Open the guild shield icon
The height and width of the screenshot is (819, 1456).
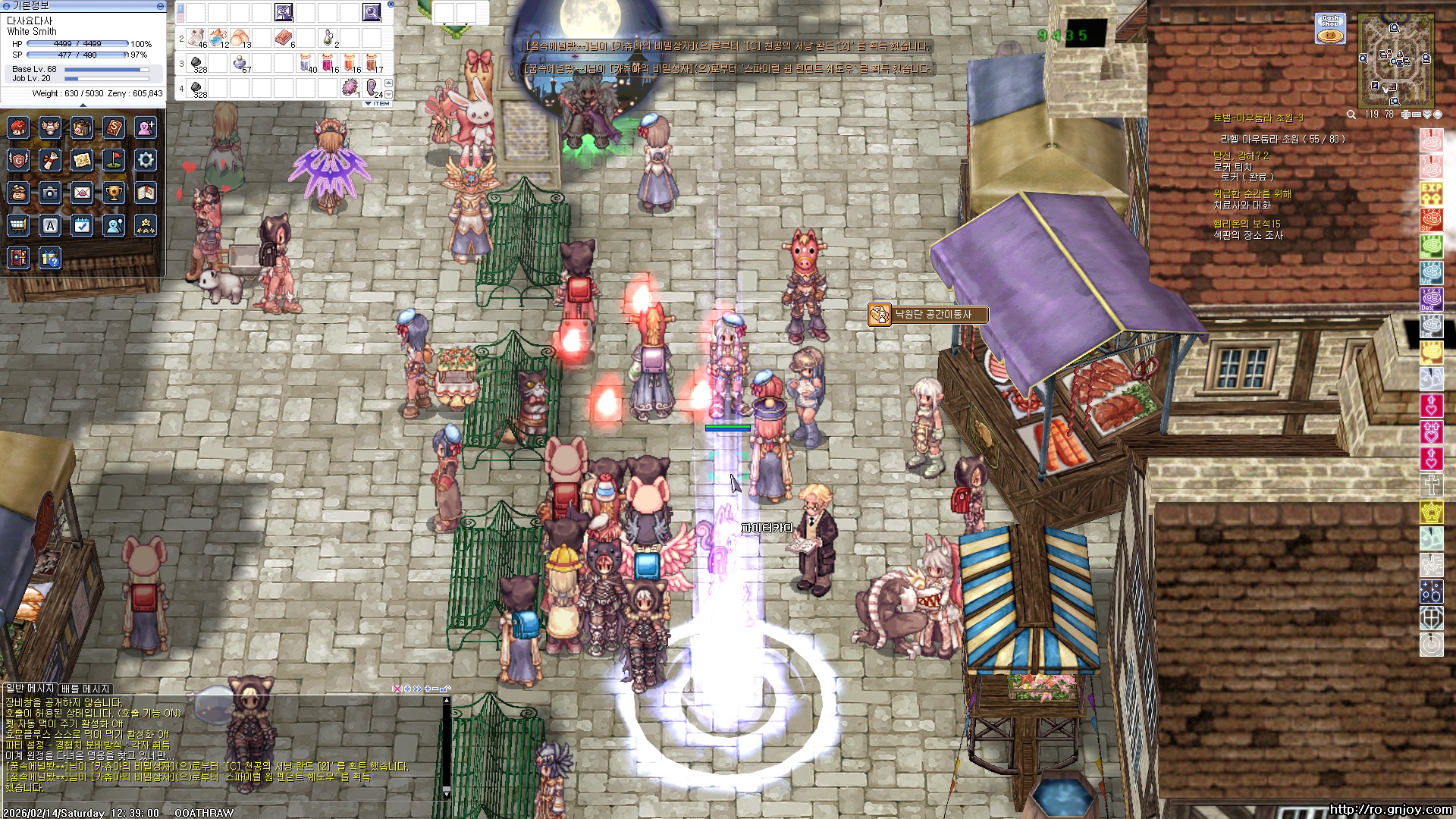point(18,160)
